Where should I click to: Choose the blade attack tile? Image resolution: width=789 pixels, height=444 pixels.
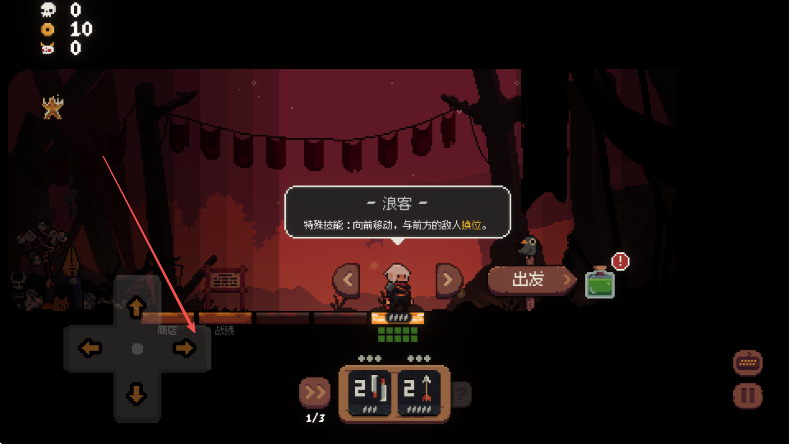[x=369, y=395]
